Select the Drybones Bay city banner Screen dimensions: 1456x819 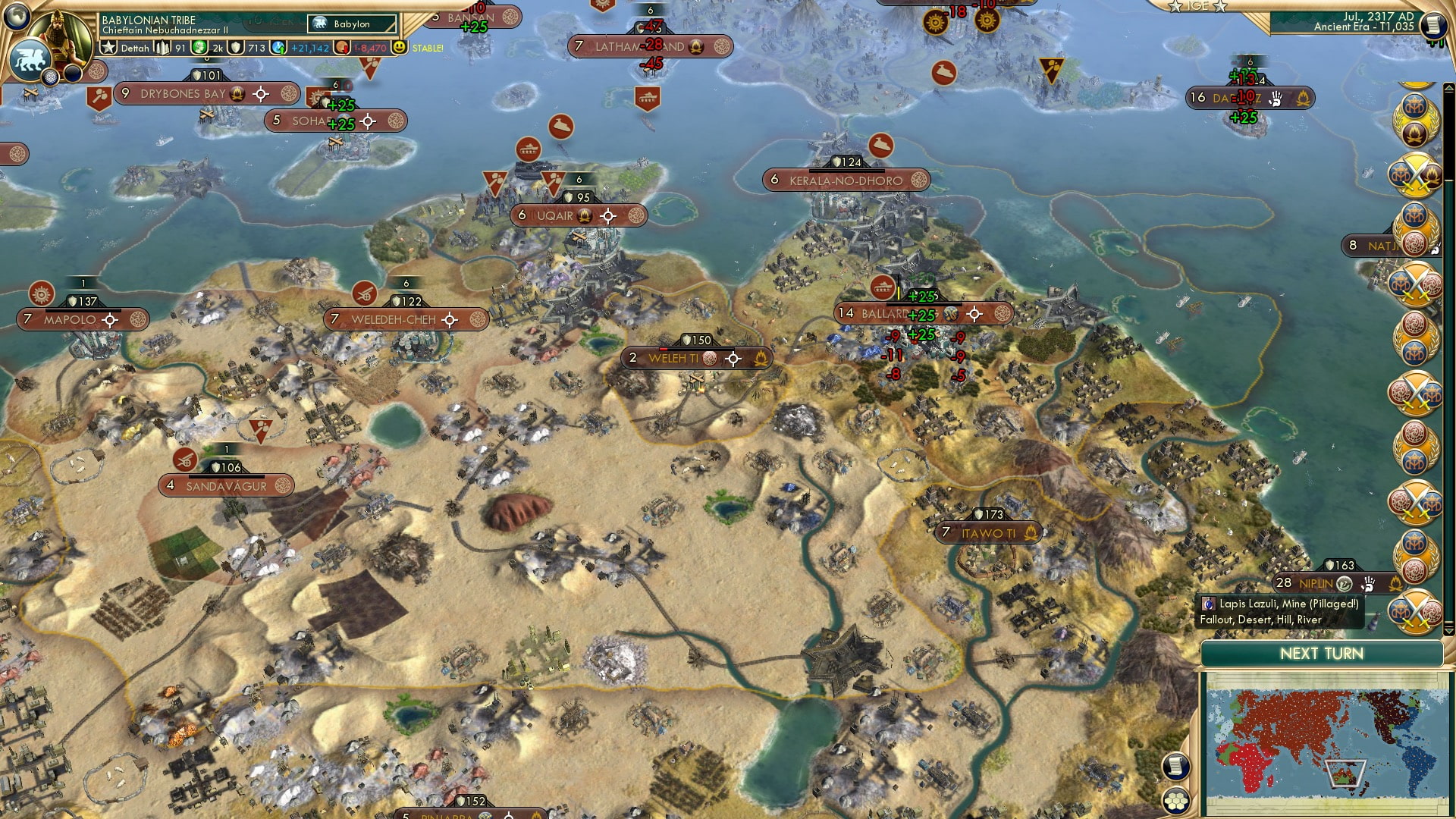click(x=184, y=94)
